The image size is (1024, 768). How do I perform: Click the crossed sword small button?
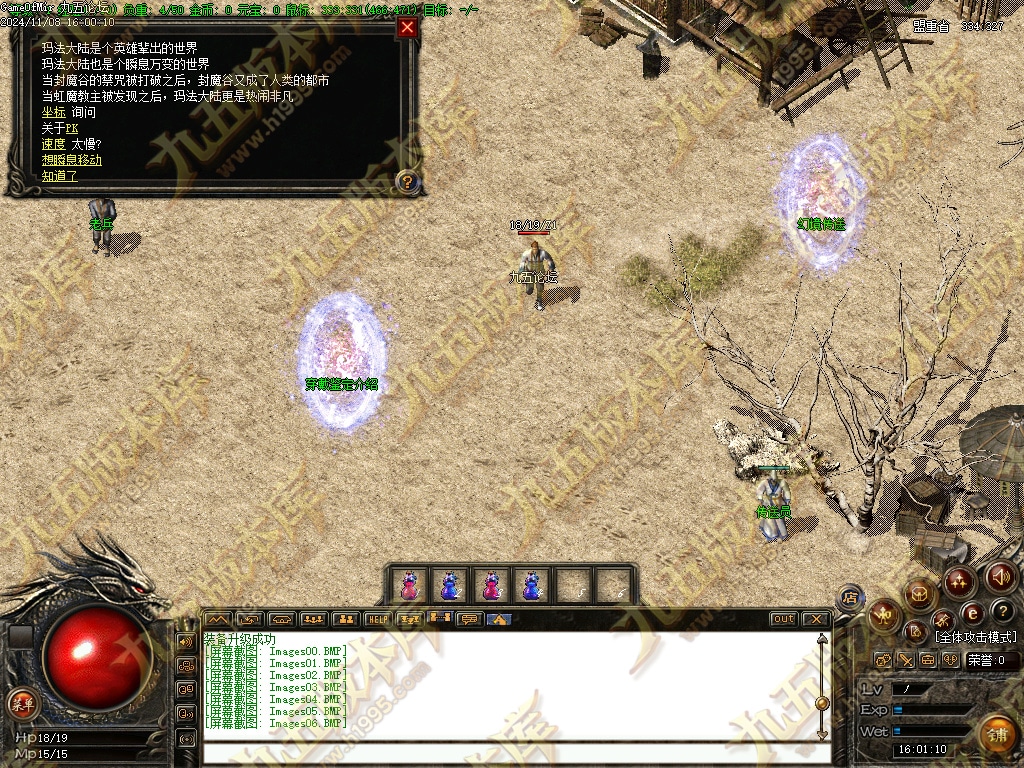coord(905,660)
